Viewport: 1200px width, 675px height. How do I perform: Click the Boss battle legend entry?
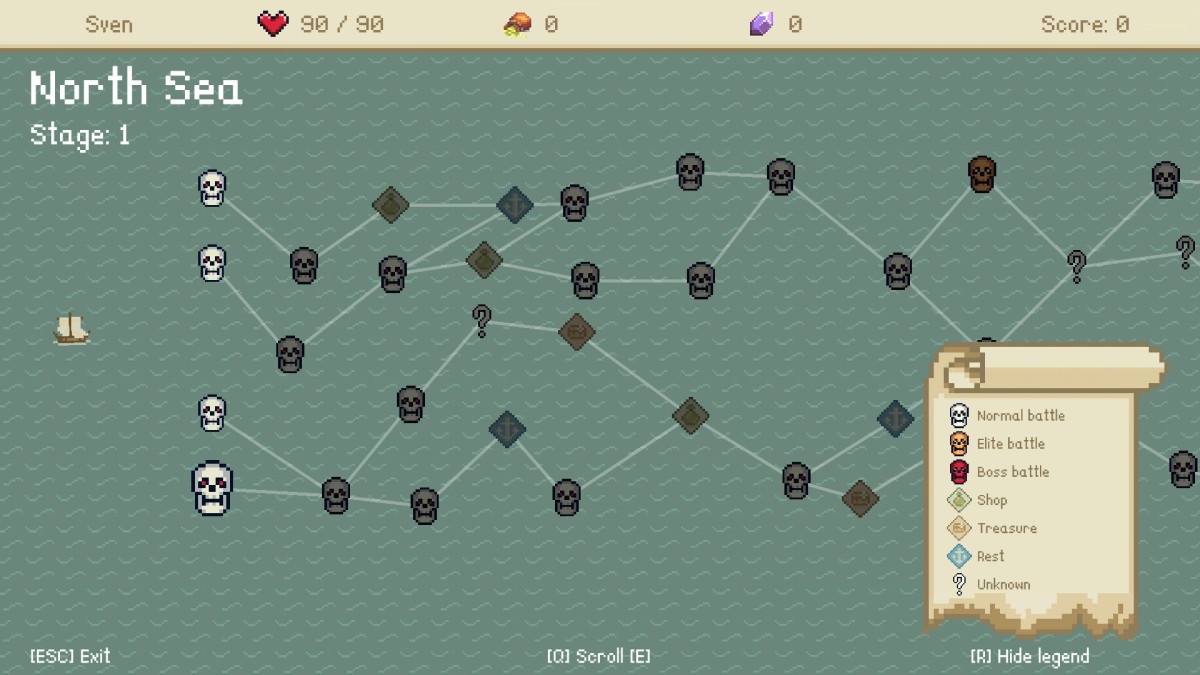(x=1000, y=472)
